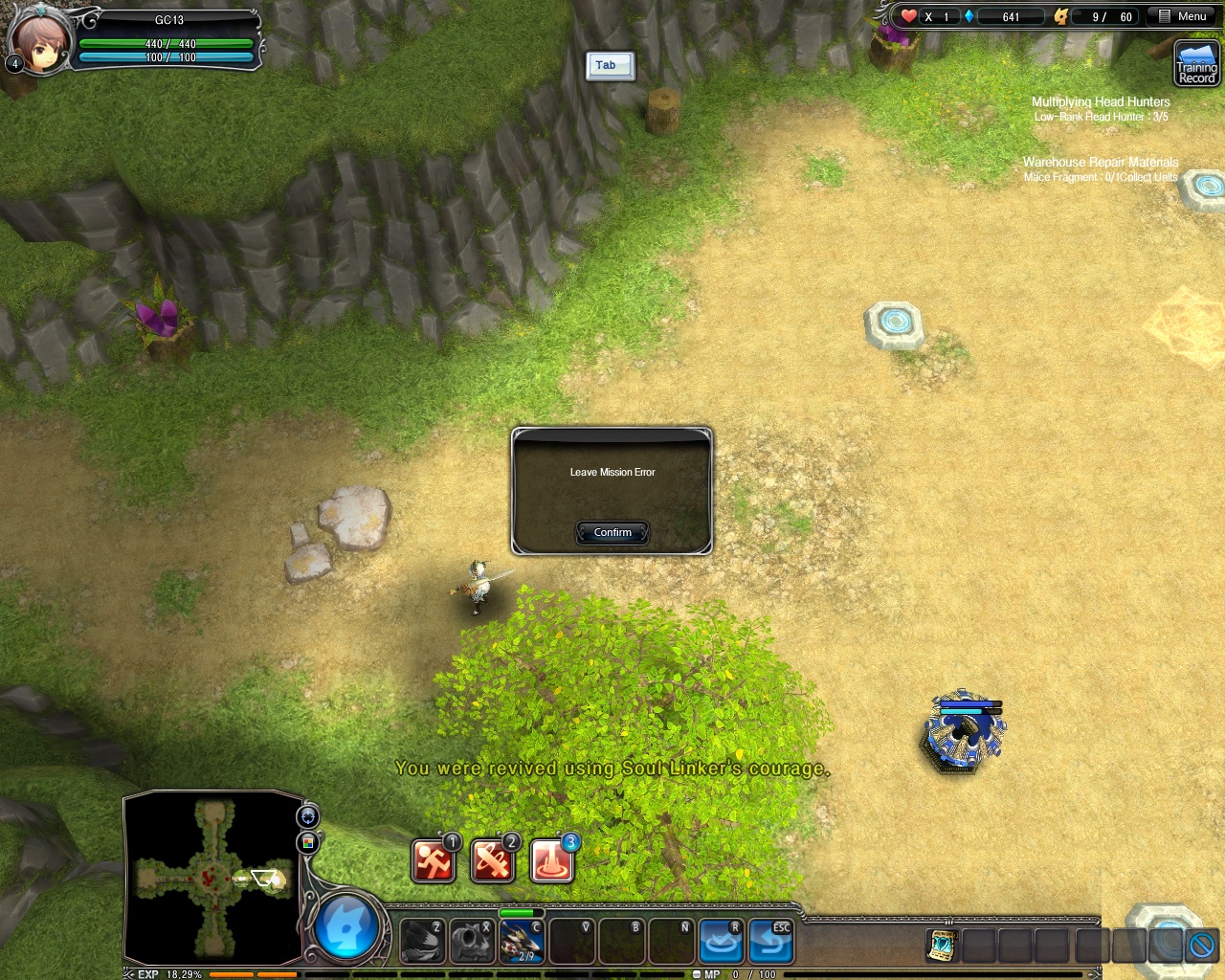Activate the spinning sword skill icon
The height and width of the screenshot is (980, 1225).
[x=492, y=860]
